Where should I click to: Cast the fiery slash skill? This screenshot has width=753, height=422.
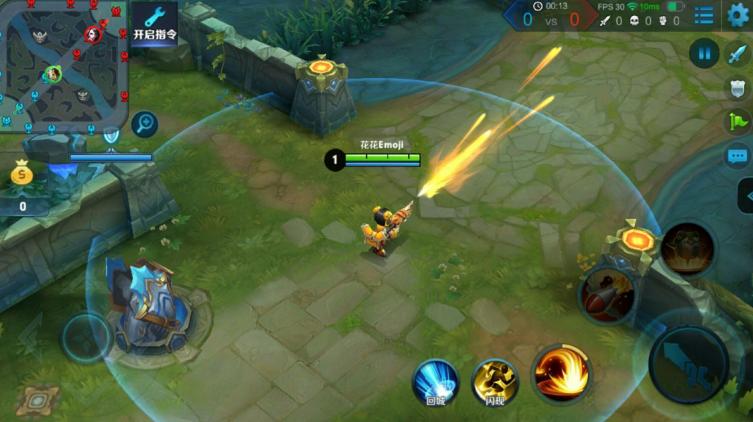click(560, 372)
